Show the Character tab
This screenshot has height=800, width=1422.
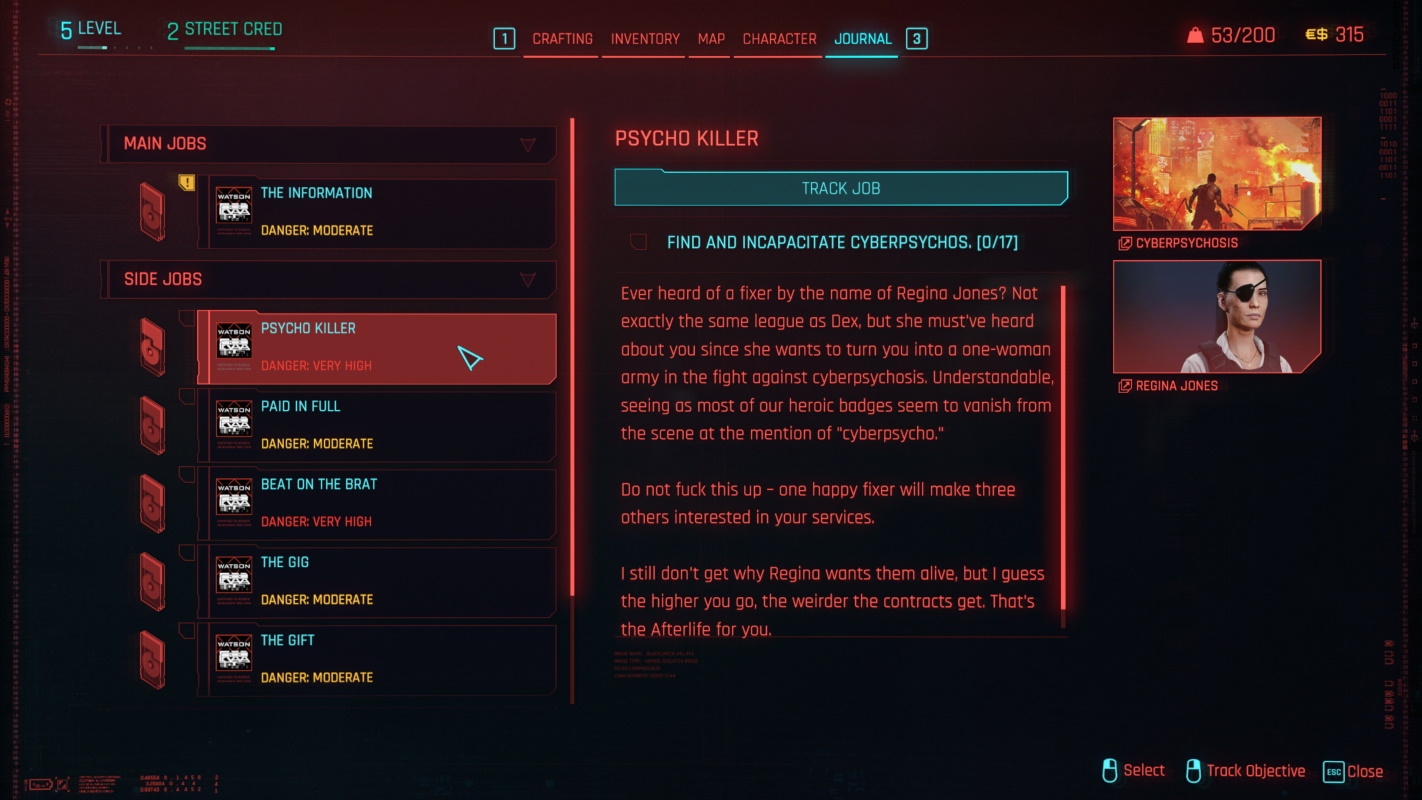tap(779, 39)
